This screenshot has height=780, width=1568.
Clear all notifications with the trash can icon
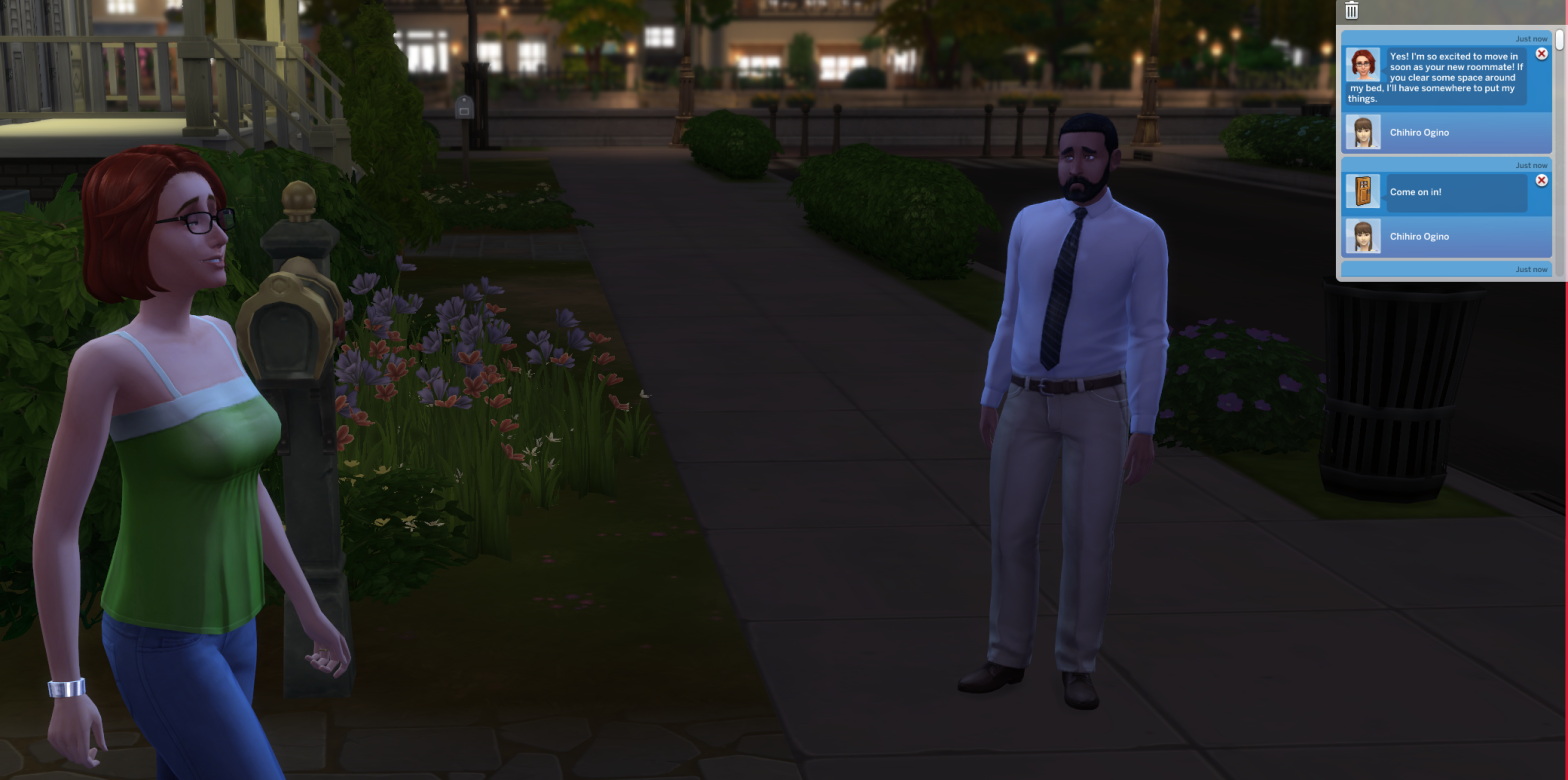1352,10
